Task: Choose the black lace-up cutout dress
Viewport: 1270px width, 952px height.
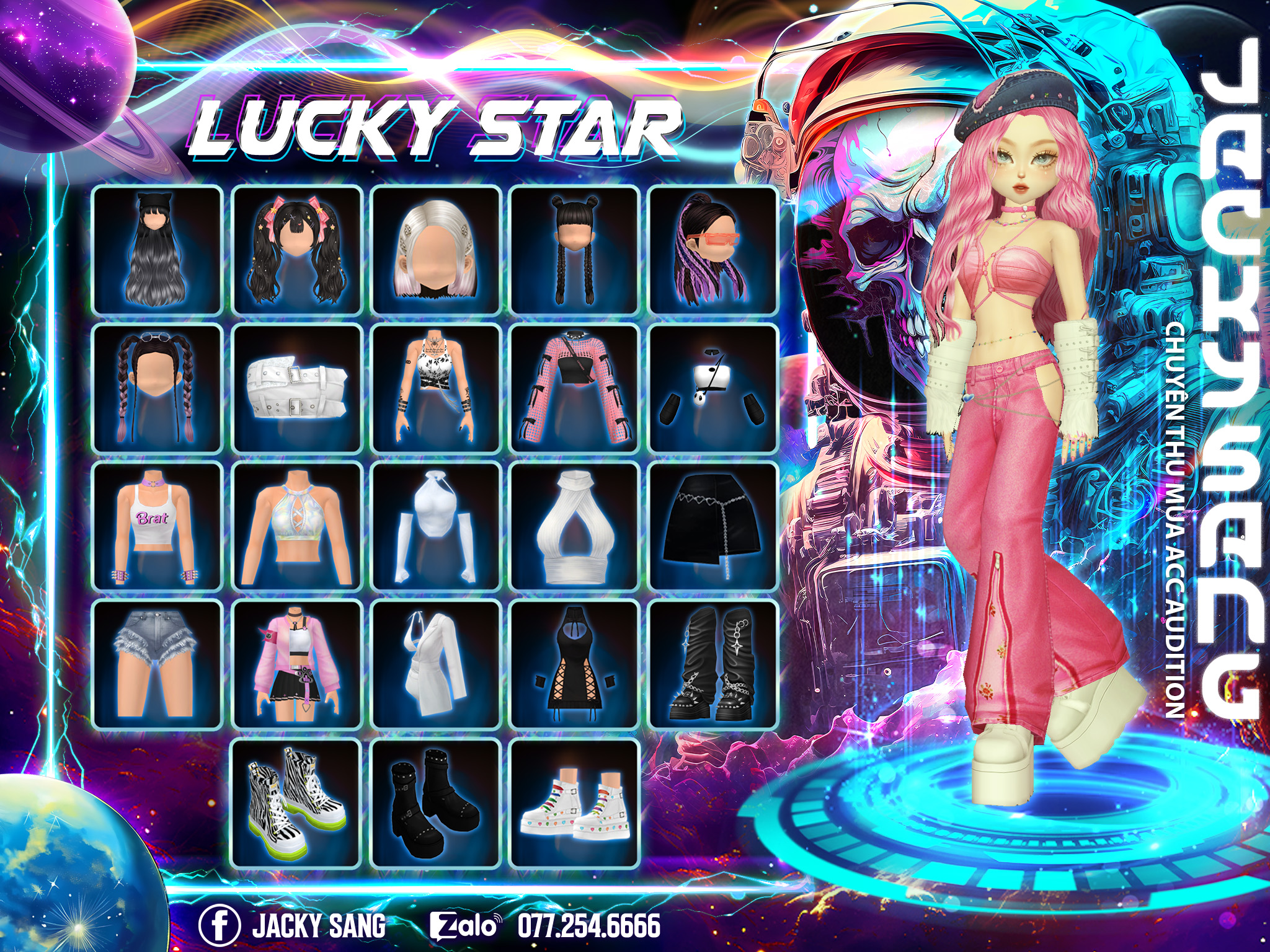Action: 574,665
